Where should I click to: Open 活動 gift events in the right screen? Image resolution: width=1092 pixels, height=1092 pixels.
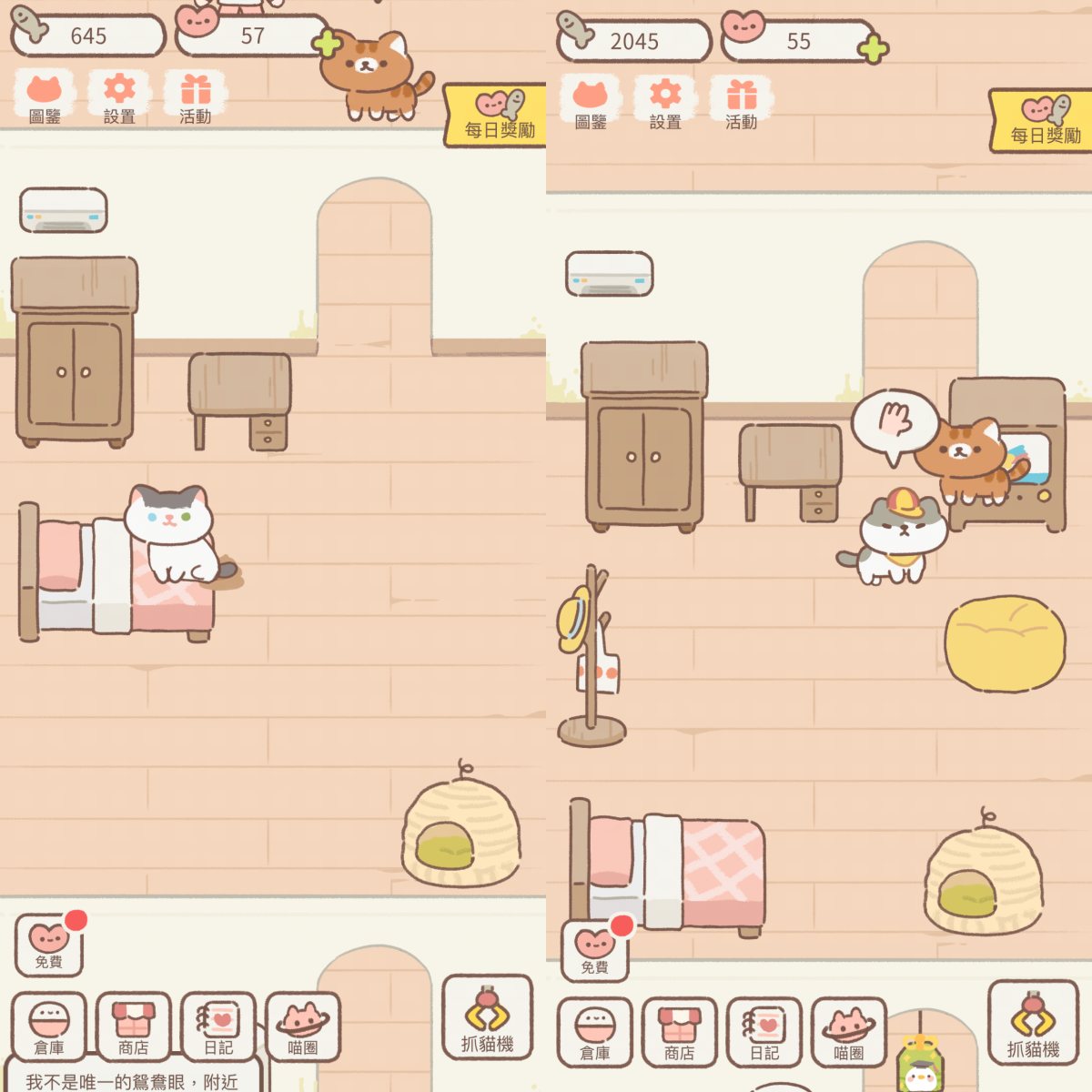point(741,104)
